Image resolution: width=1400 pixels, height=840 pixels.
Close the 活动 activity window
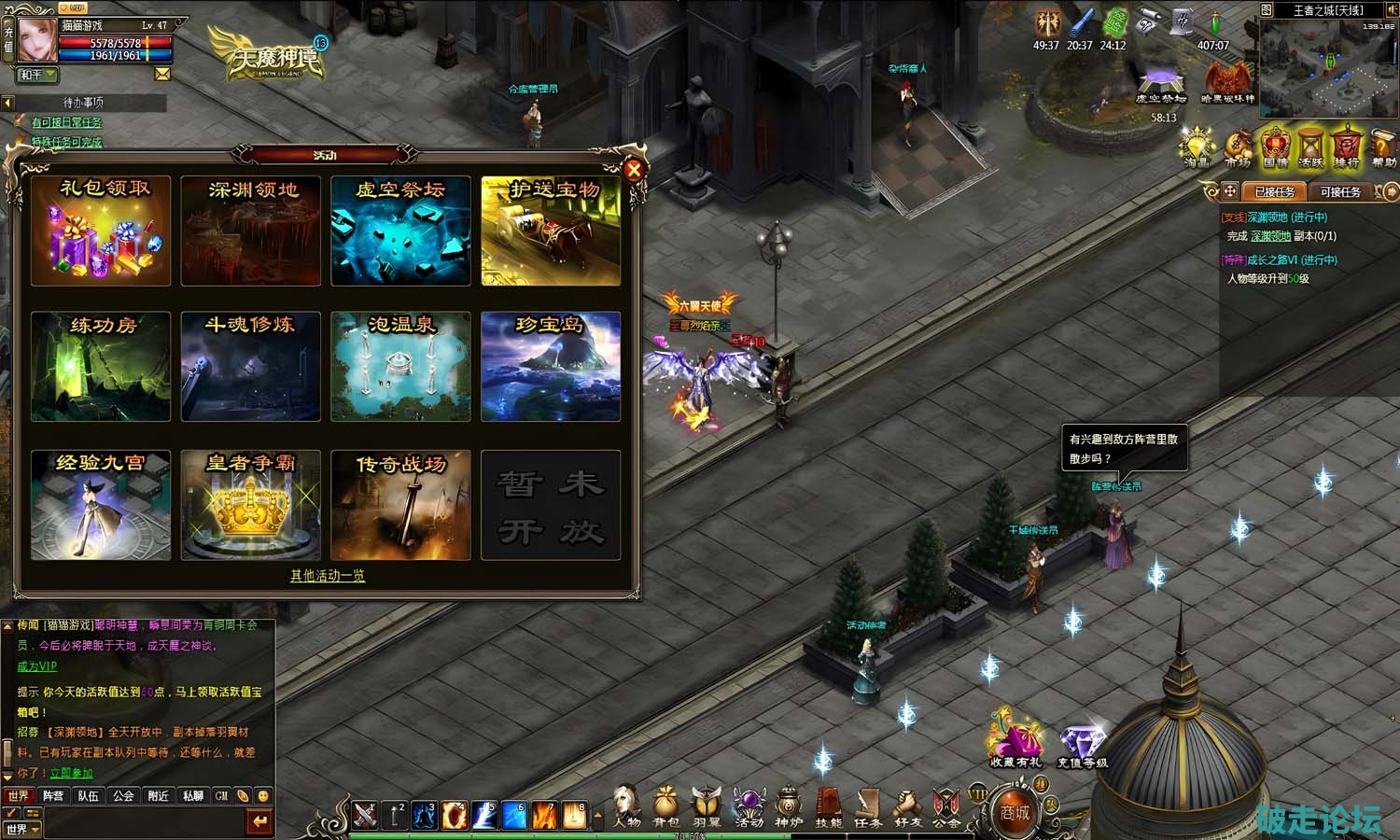pyautogui.click(x=633, y=170)
